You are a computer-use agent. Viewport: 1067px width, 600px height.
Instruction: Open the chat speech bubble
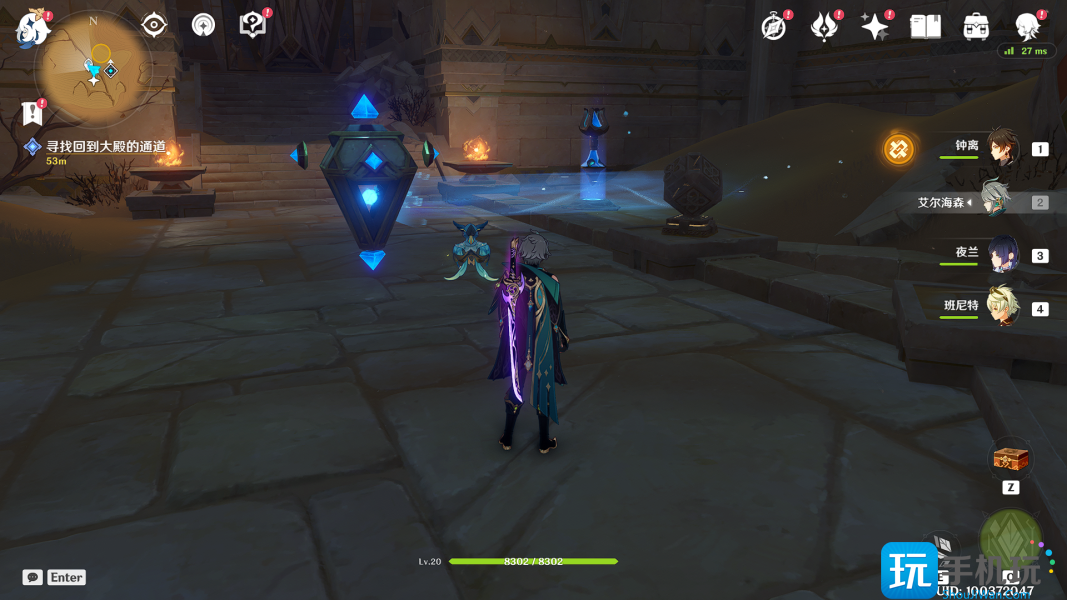tap(33, 577)
